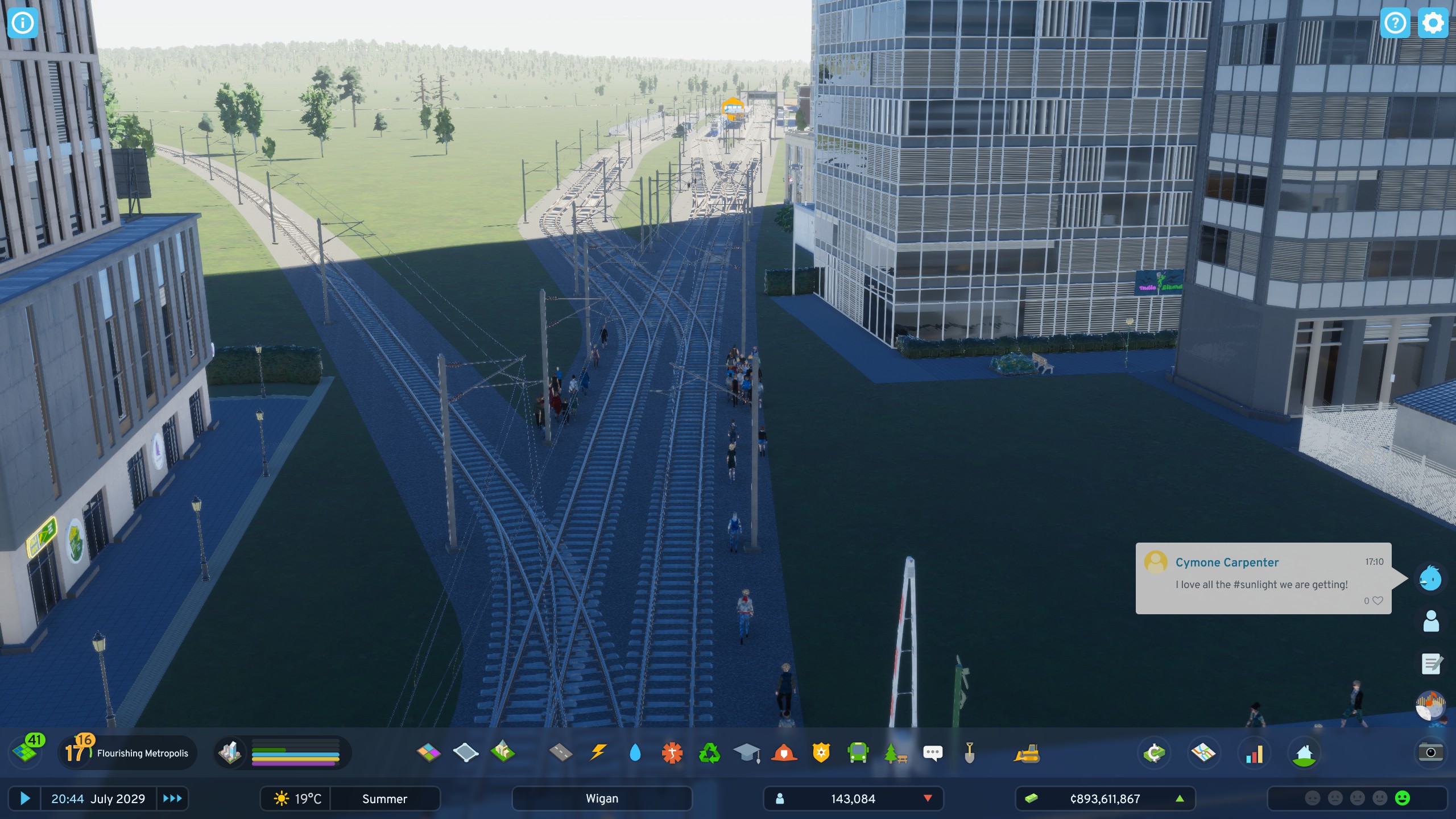Open the Roads building menu
Screen dimensions: 1456x819
pos(561,753)
